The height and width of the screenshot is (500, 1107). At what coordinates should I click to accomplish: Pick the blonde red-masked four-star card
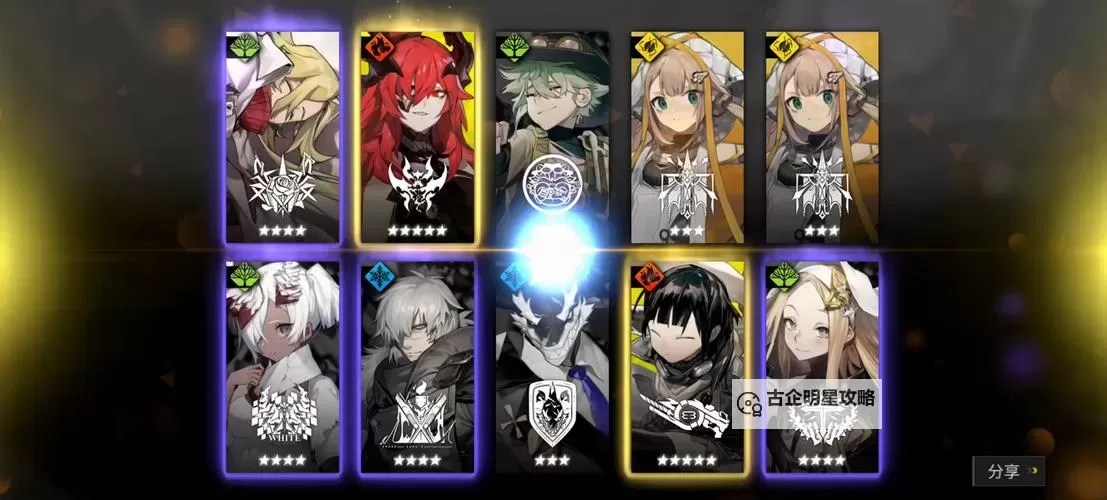click(x=283, y=137)
